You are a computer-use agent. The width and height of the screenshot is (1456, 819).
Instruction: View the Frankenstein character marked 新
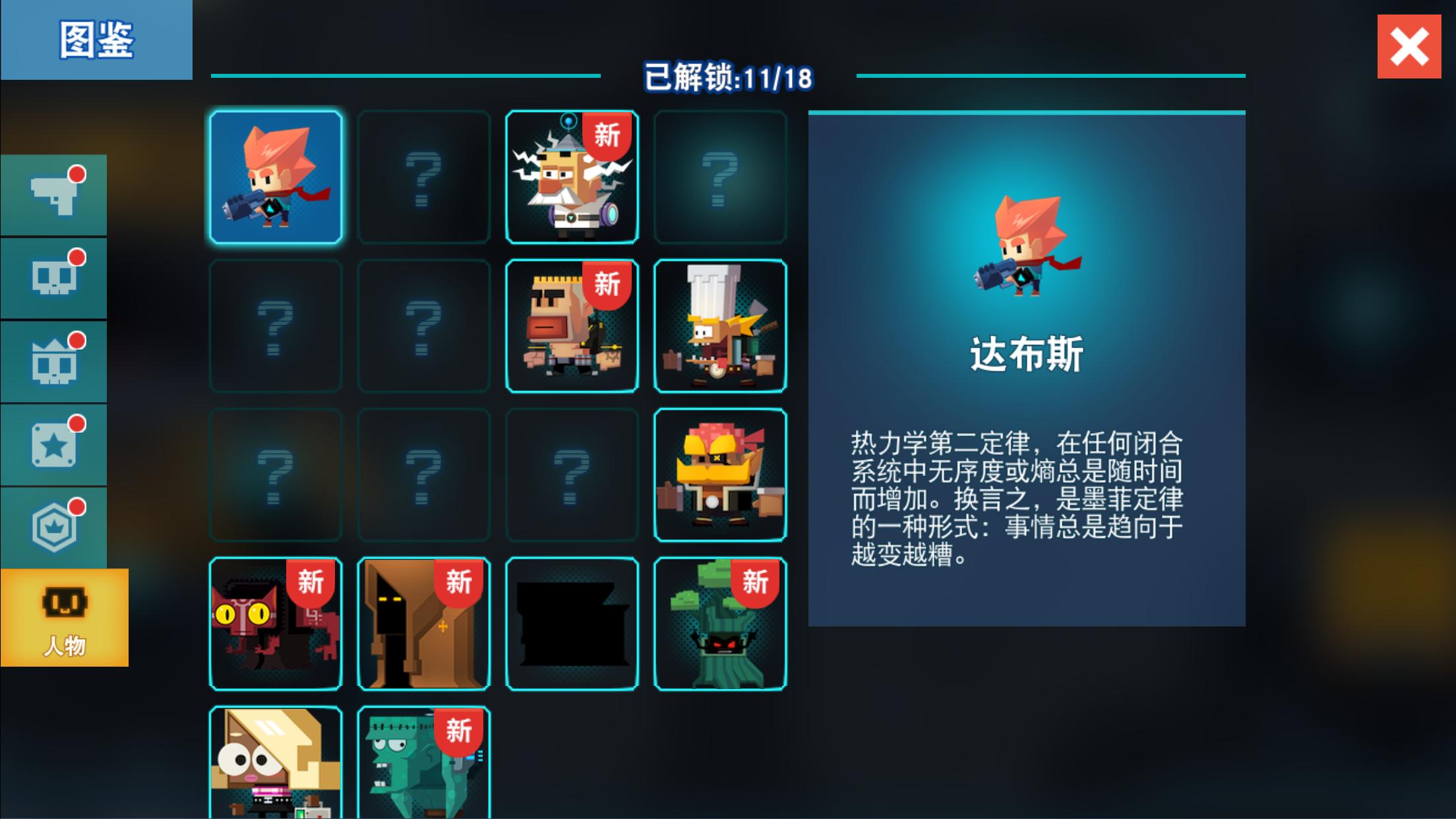423,768
